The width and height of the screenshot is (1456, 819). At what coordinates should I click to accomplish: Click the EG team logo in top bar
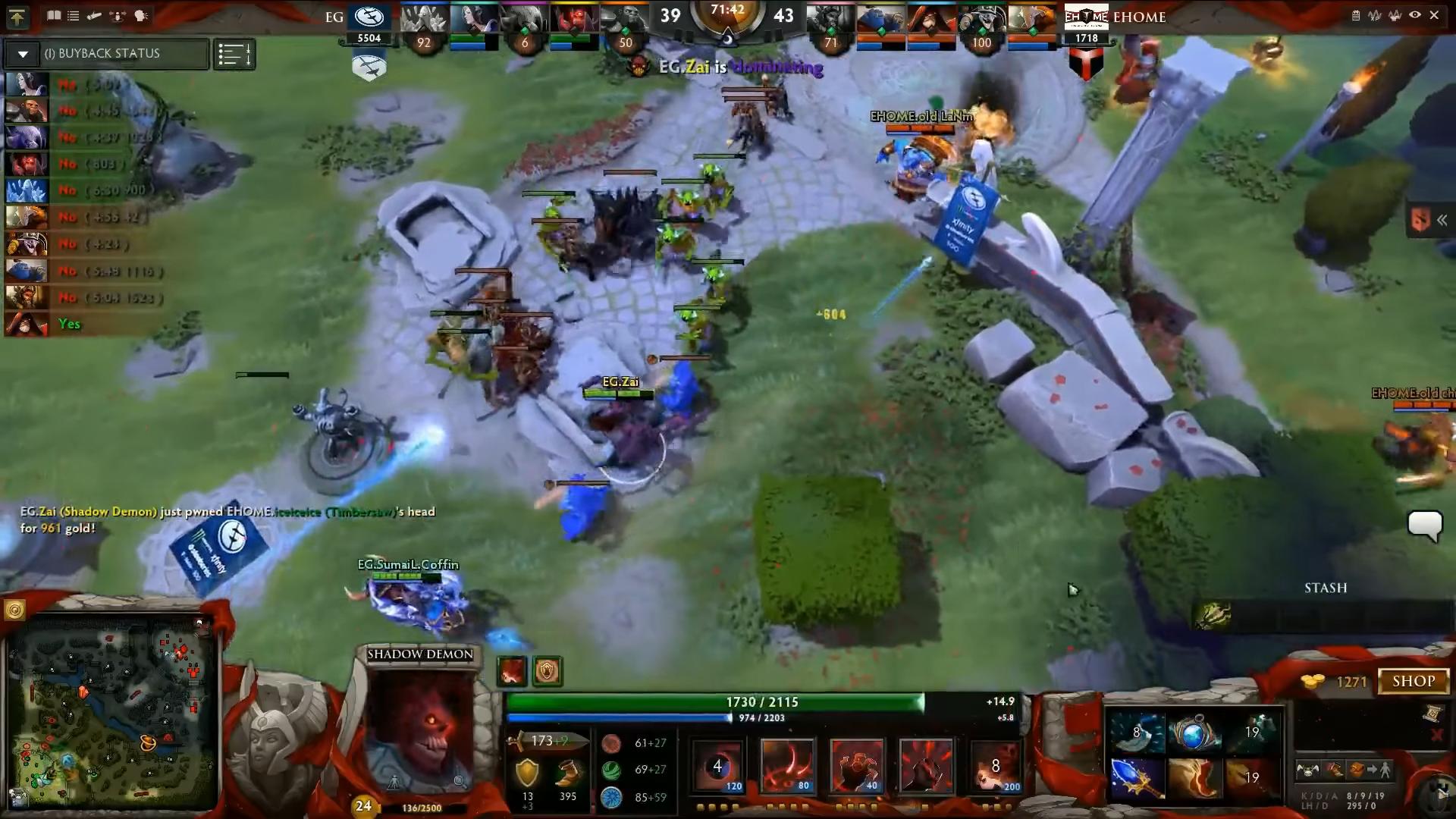369,17
